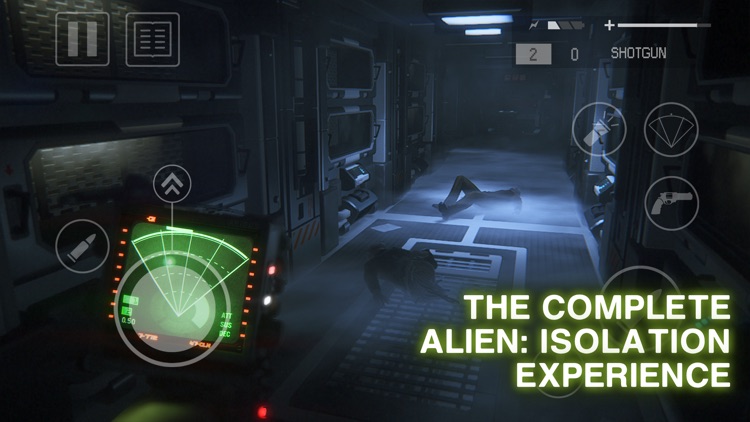Open the journal log icon
Screen dimensions: 750x422
pyautogui.click(x=153, y=39)
